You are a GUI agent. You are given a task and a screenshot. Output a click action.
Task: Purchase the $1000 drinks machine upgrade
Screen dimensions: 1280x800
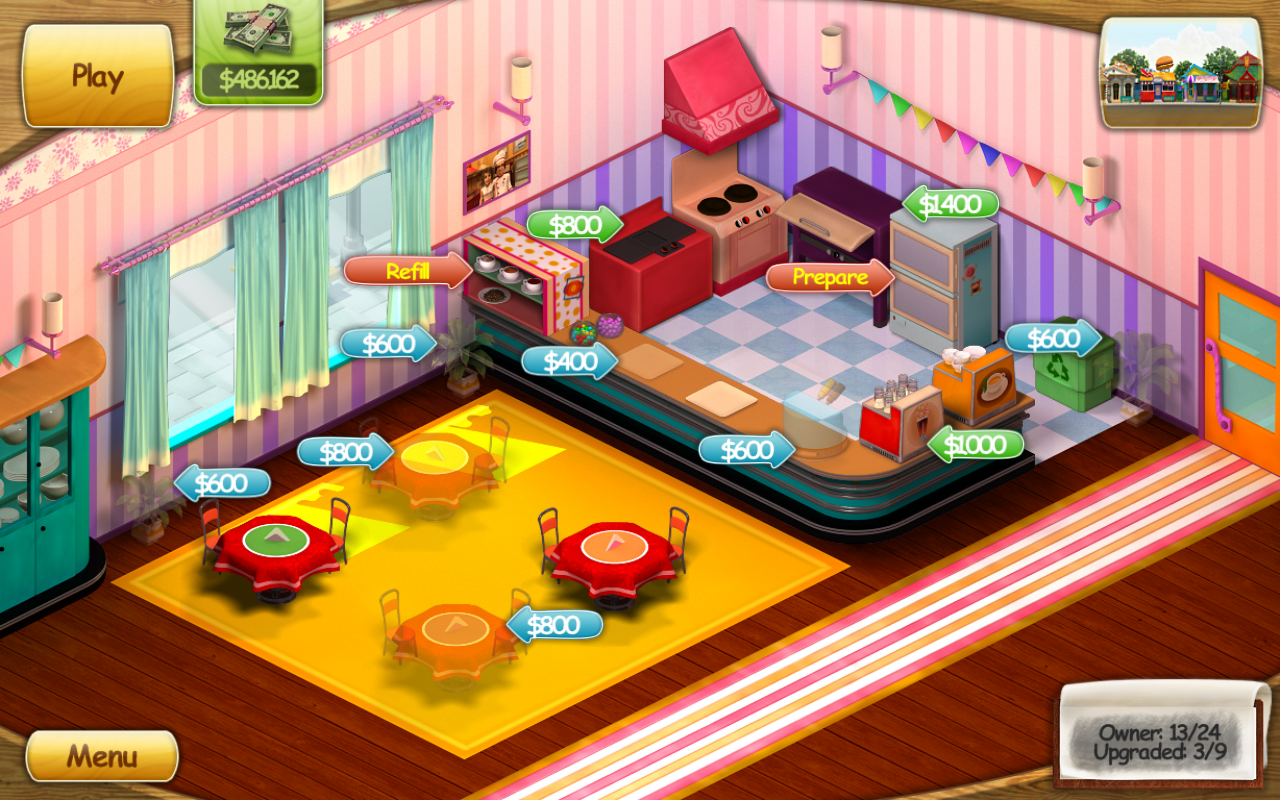click(976, 444)
